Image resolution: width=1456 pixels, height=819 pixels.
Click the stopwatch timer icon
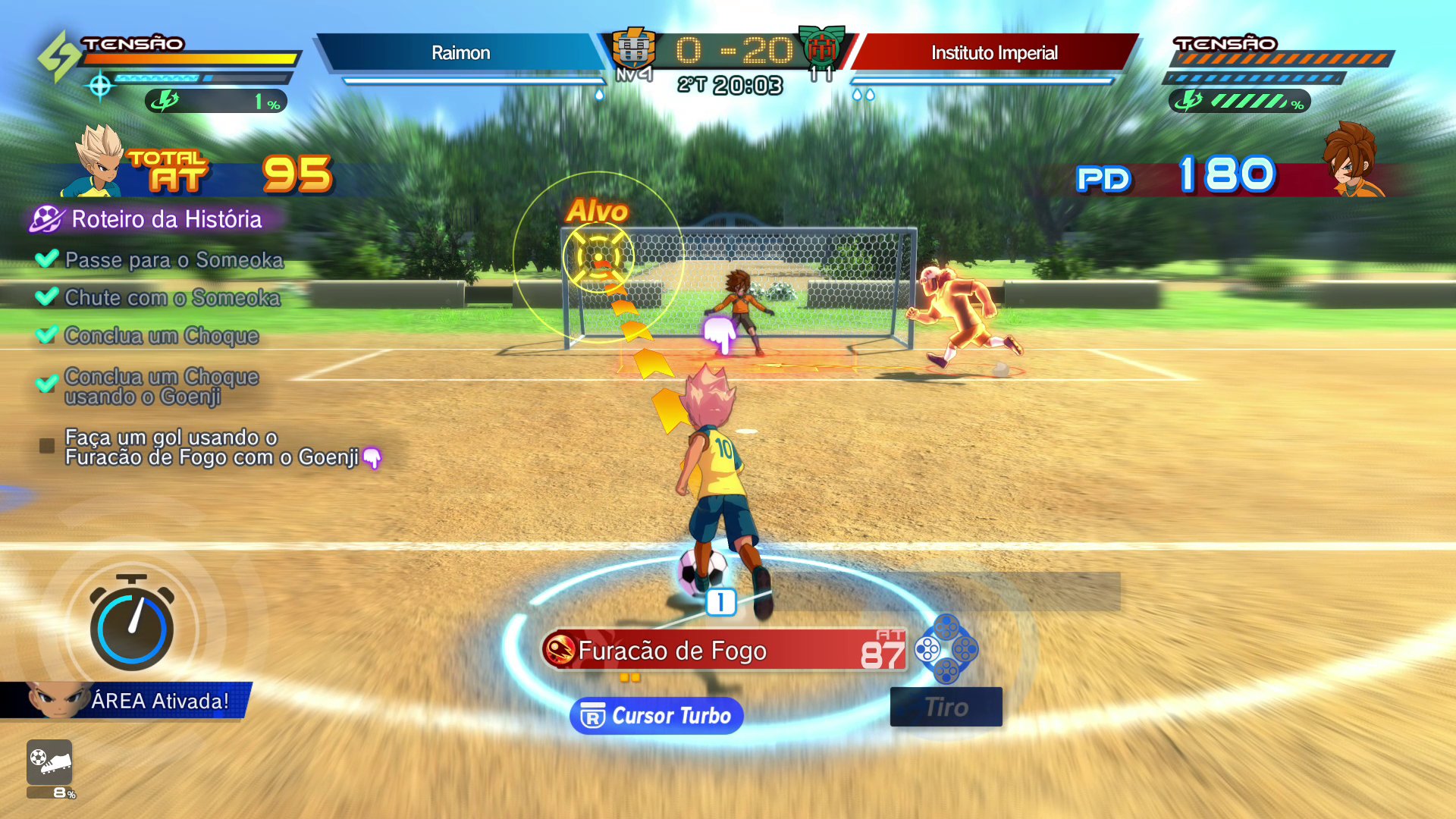point(132,624)
